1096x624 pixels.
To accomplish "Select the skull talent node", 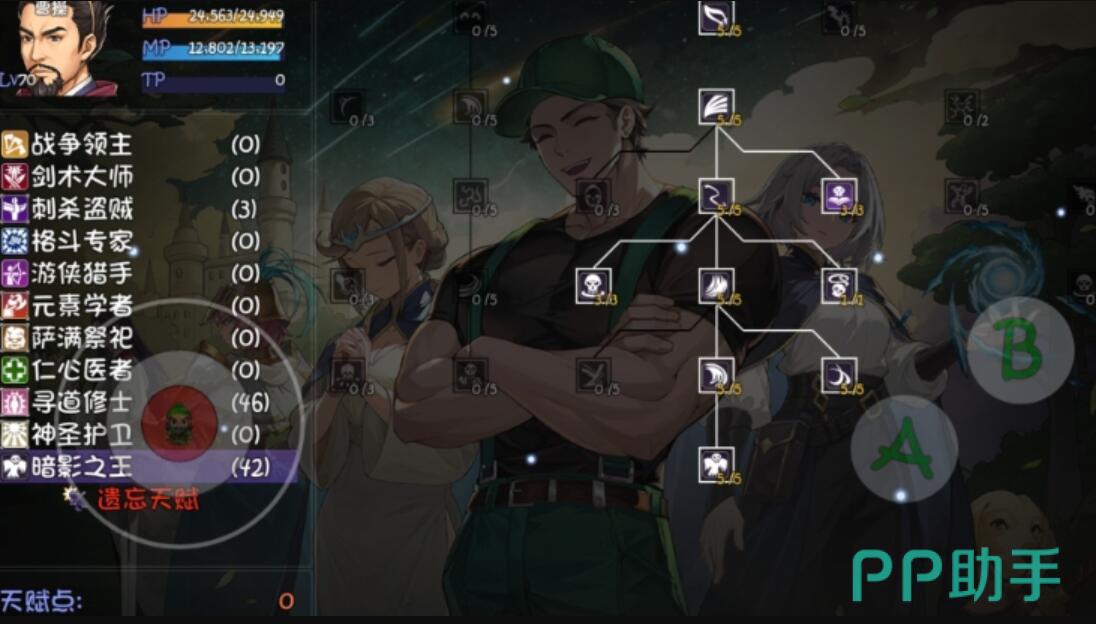I will pyautogui.click(x=592, y=285).
